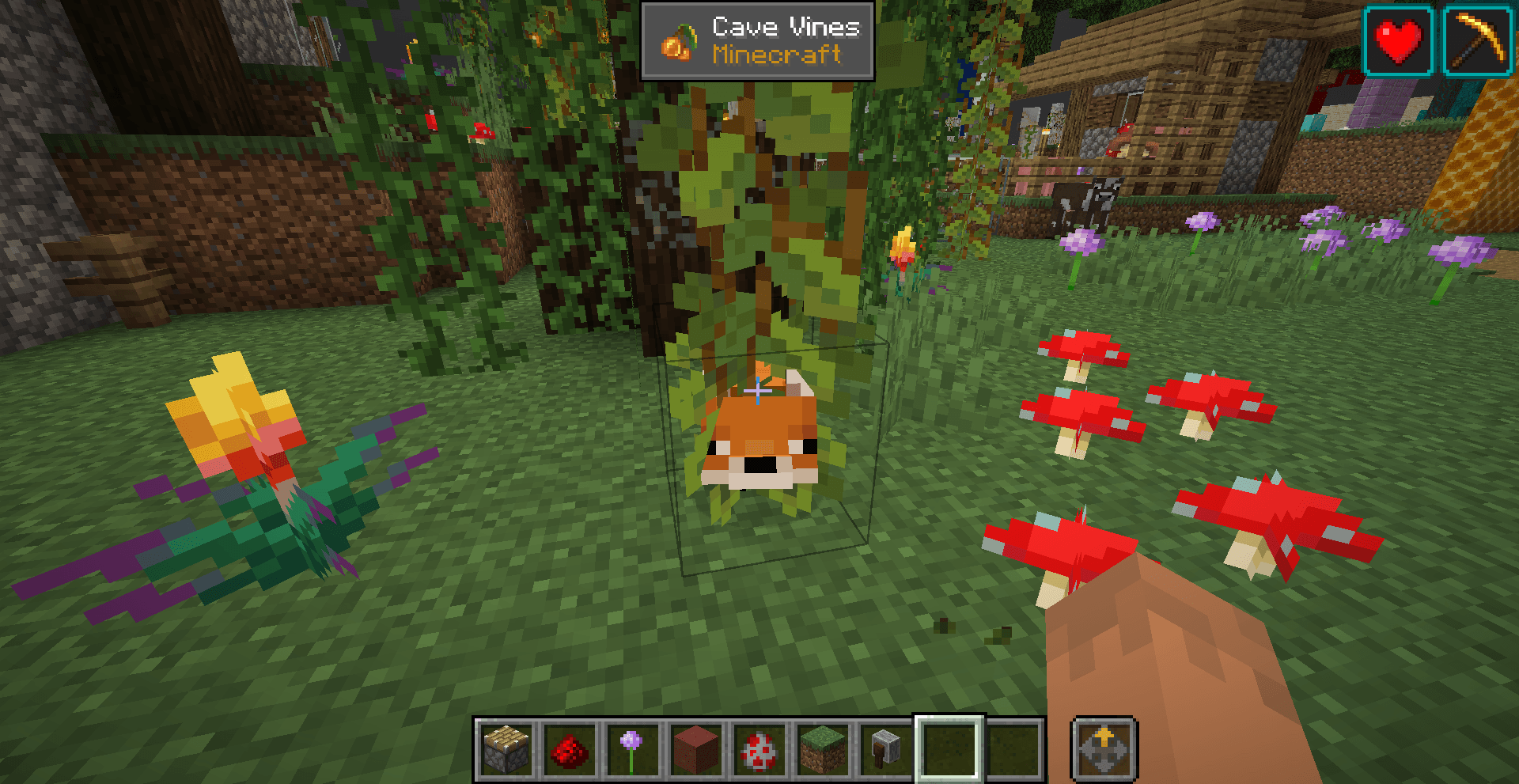Pick the allium flower from the hotbar
This screenshot has height=784, width=1519.
point(633,747)
